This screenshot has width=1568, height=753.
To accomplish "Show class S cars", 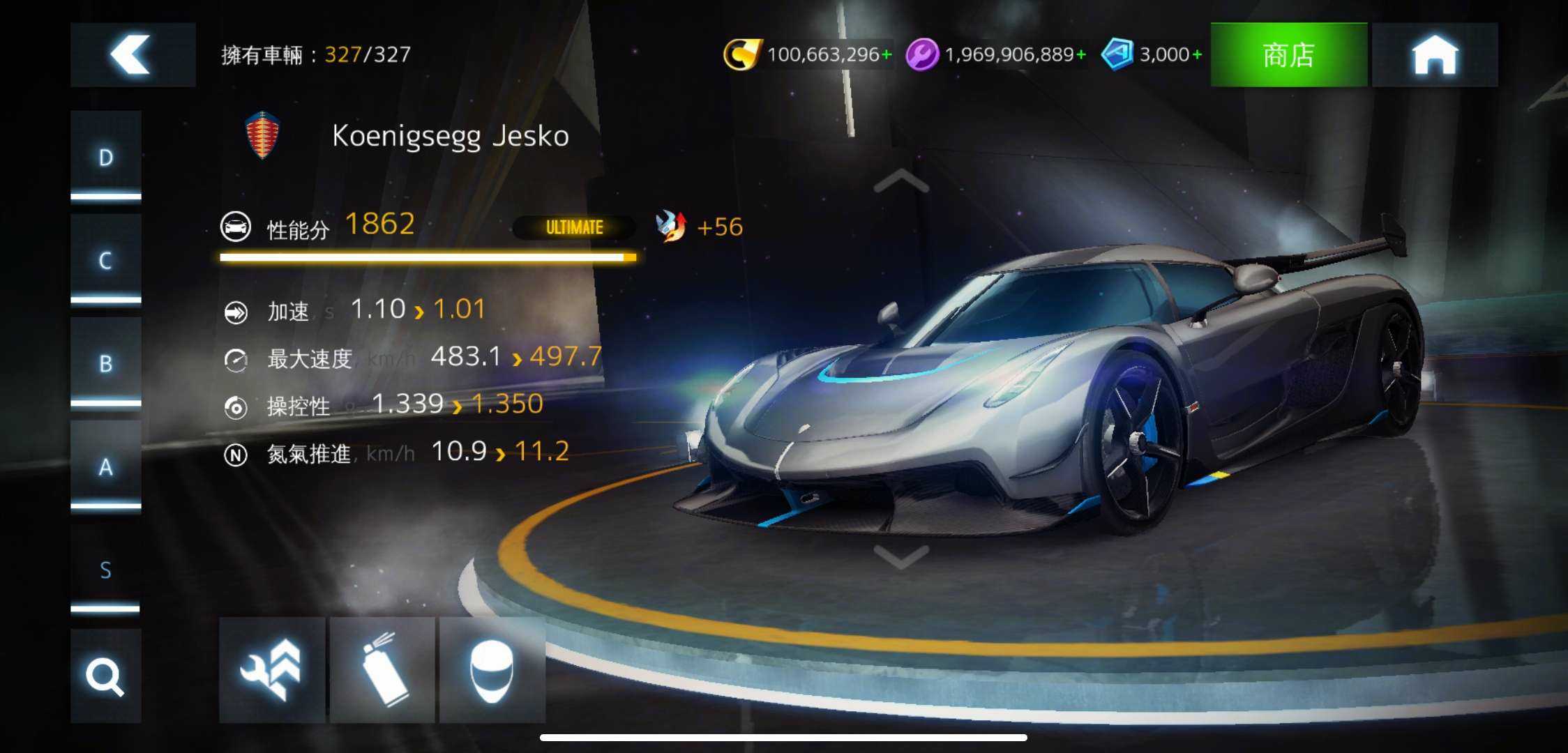I will point(105,570).
